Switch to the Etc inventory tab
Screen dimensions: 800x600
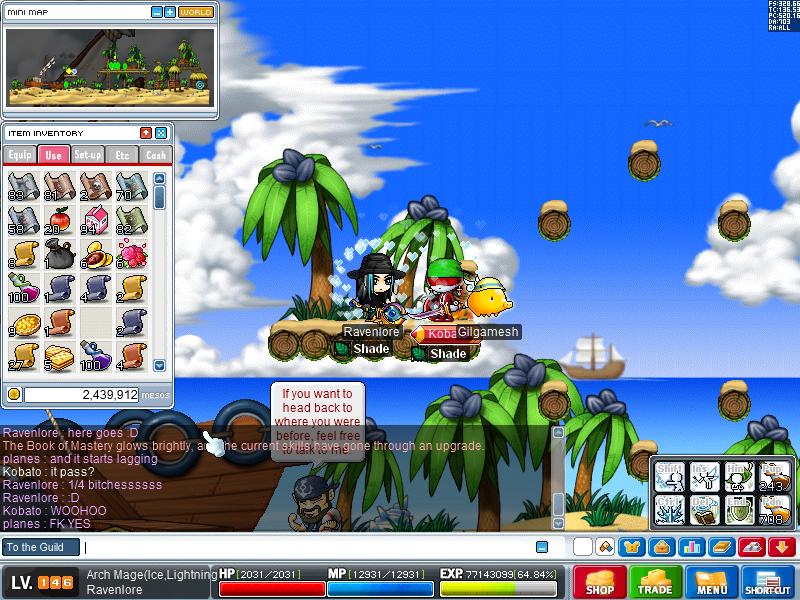coord(122,155)
